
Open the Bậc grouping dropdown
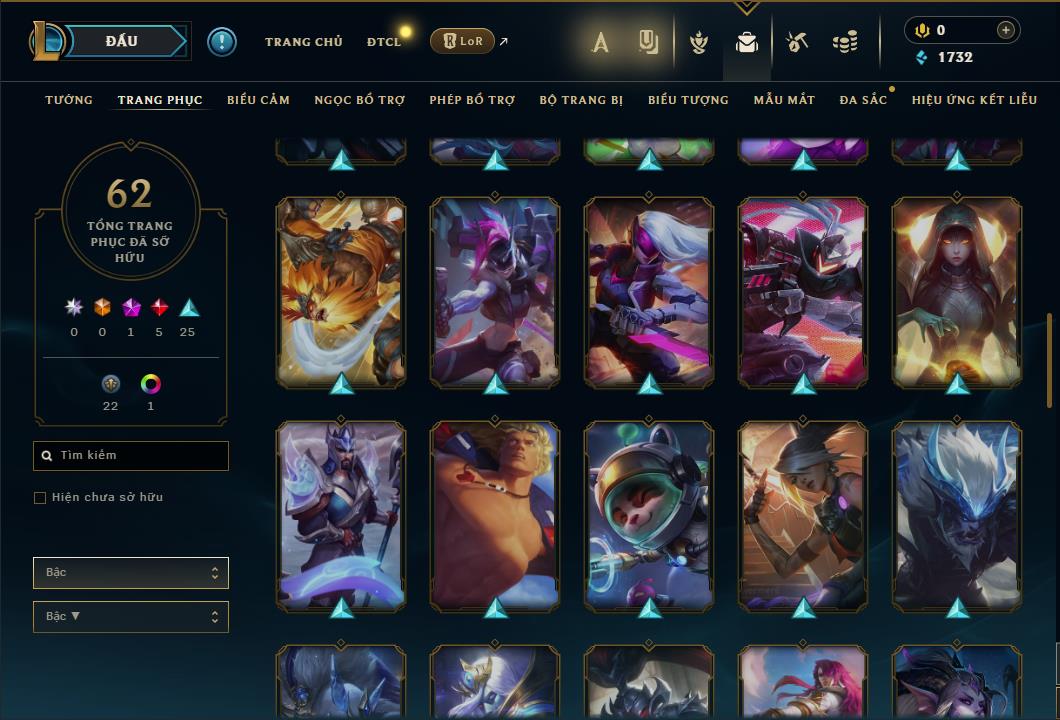tap(131, 573)
